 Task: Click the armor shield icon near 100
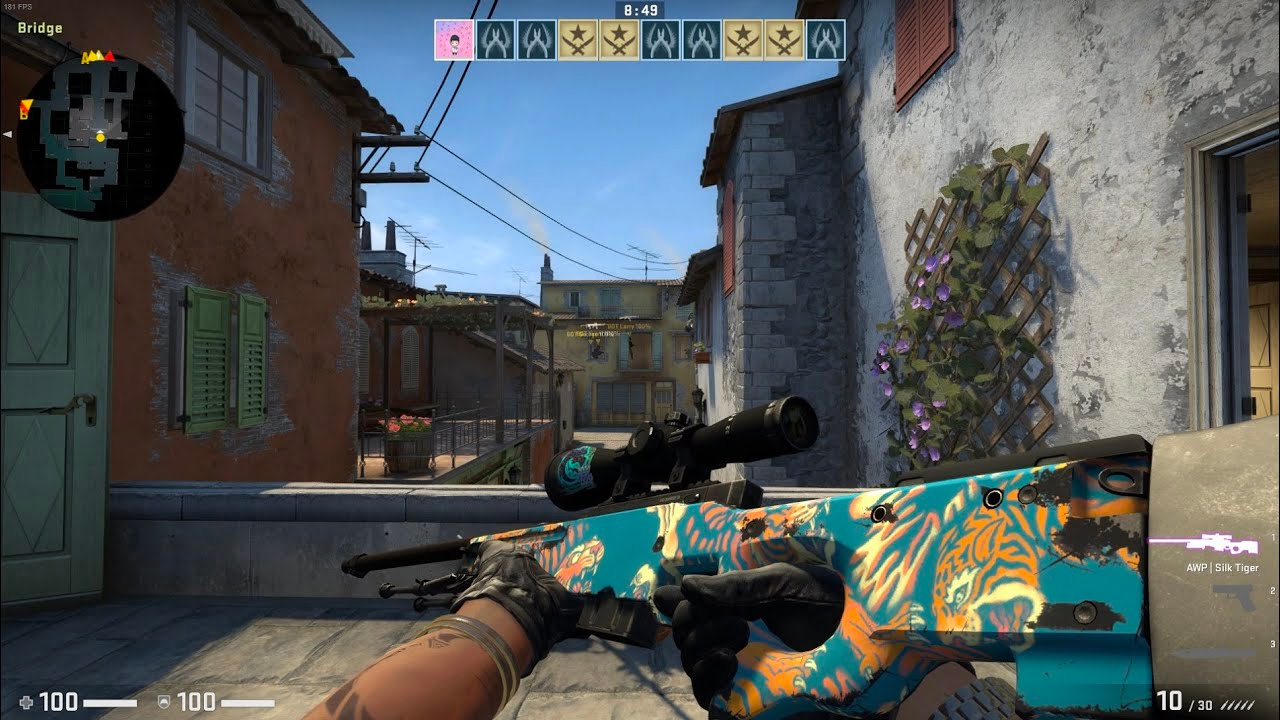coord(164,702)
